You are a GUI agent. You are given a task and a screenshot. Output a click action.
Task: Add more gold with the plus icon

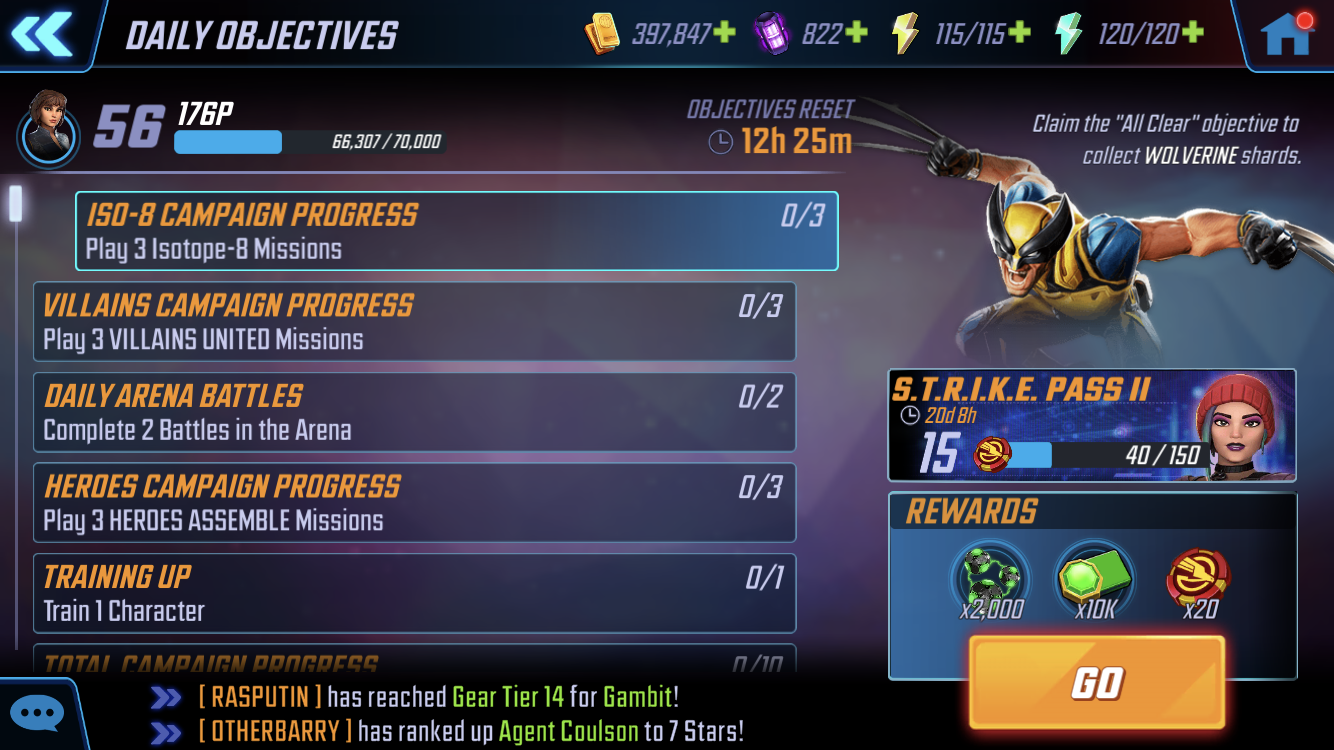point(725,33)
